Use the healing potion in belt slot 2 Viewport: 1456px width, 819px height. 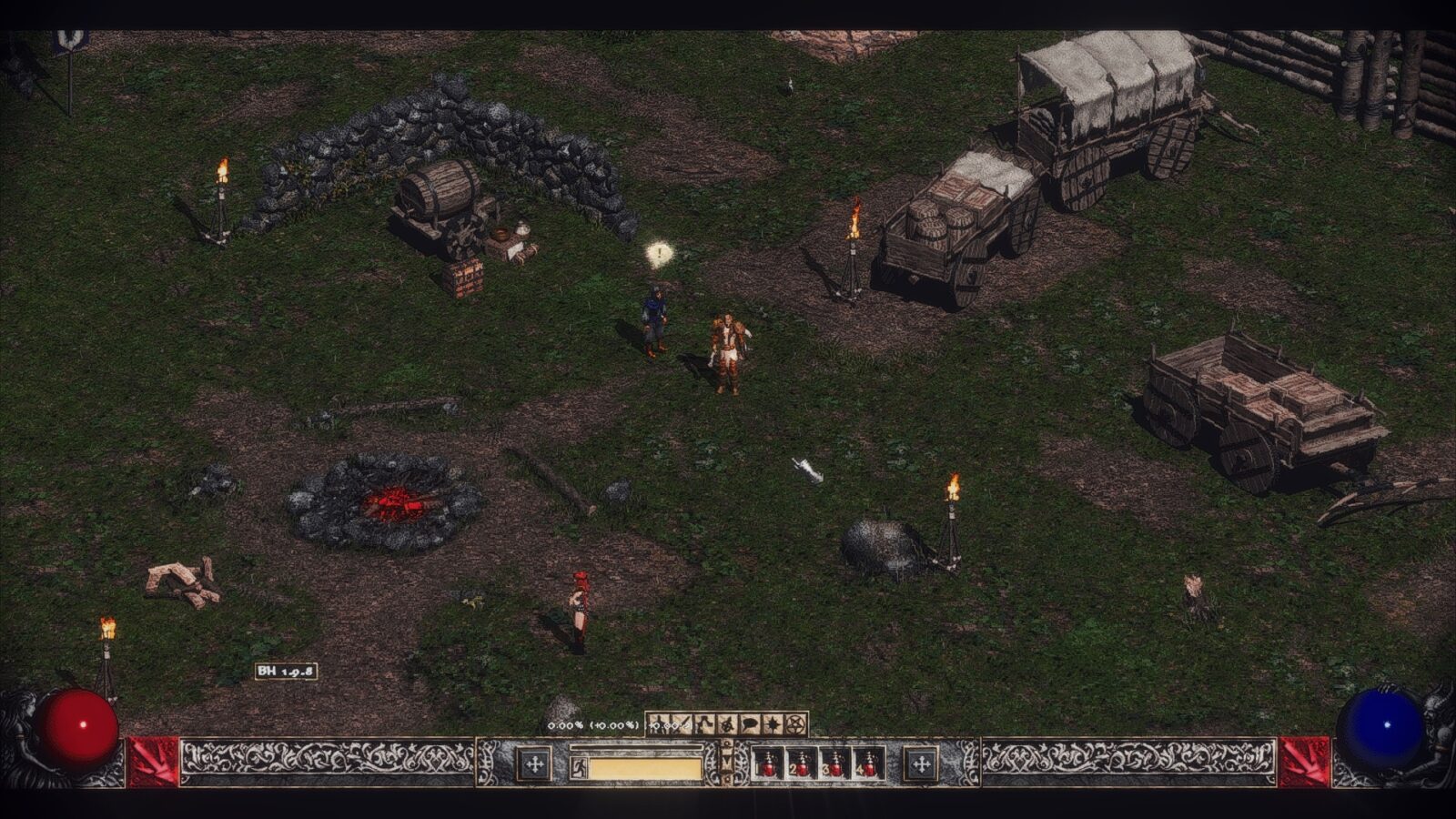click(801, 764)
